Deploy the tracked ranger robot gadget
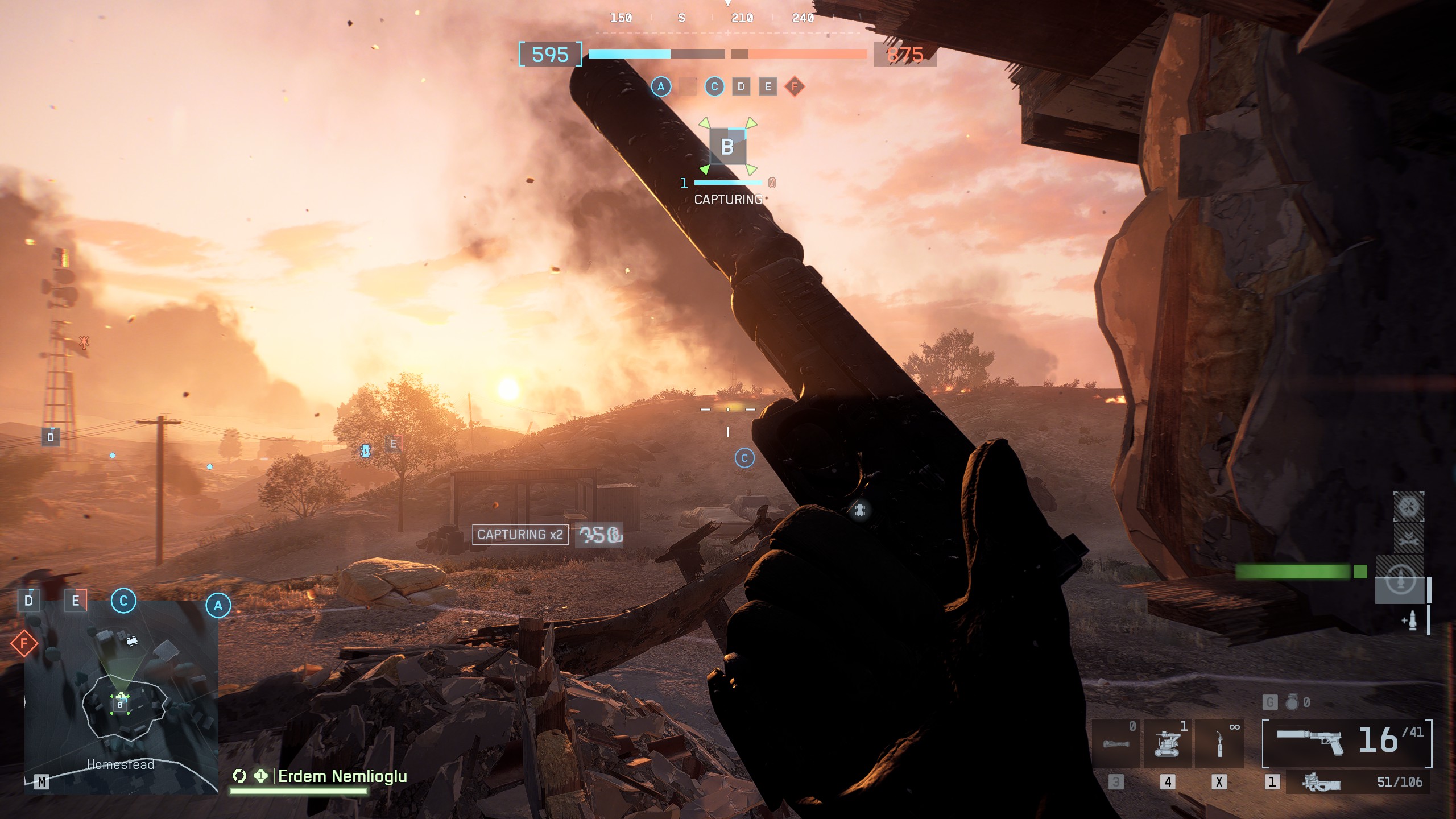The image size is (1456, 819). click(1167, 743)
